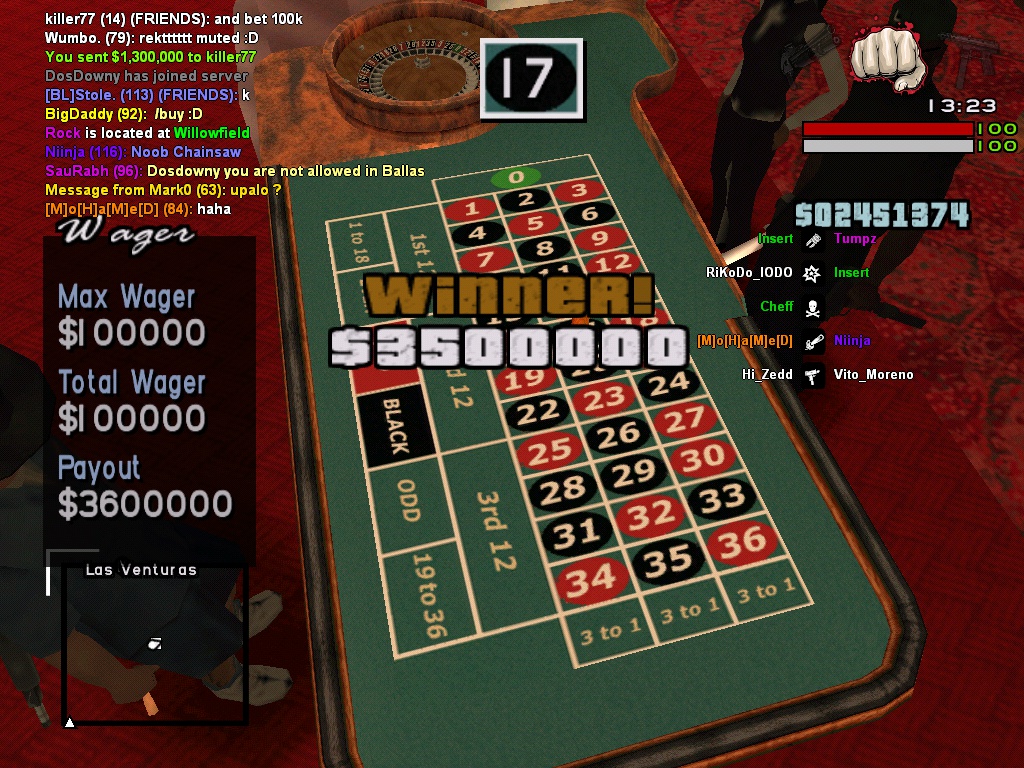The image size is (1024, 768).
Task: Bet on red number 34
Action: (x=591, y=579)
